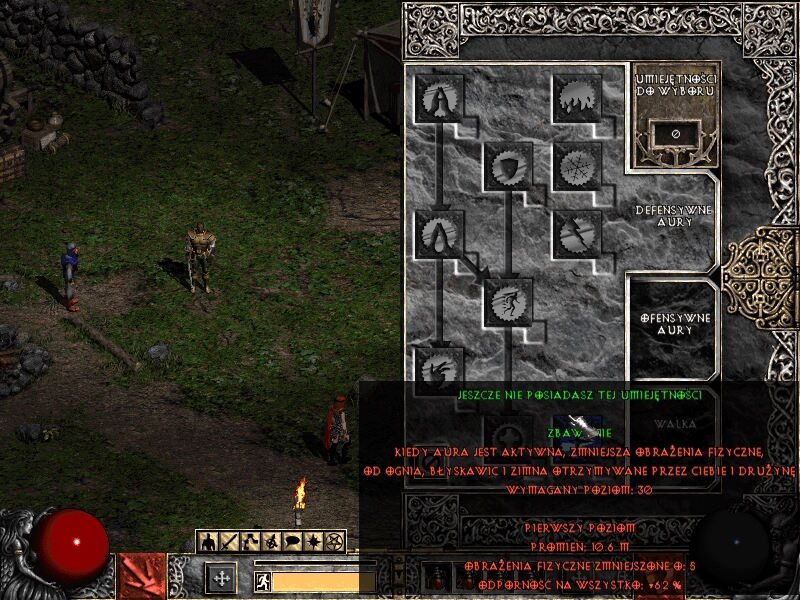
Task: Click the four-arrow cross button
Action: click(220, 578)
